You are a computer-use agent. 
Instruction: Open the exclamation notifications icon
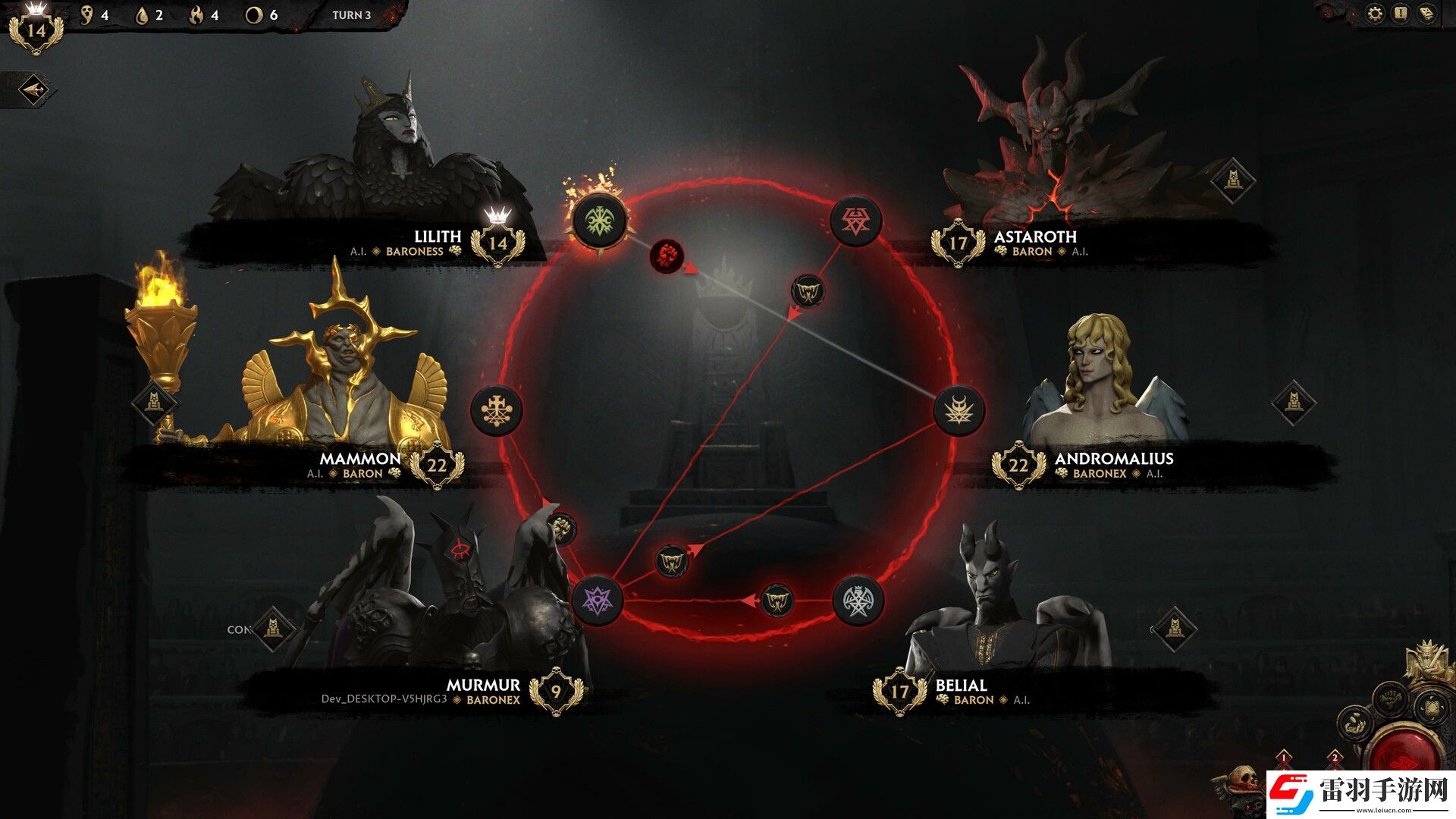pyautogui.click(x=1401, y=14)
